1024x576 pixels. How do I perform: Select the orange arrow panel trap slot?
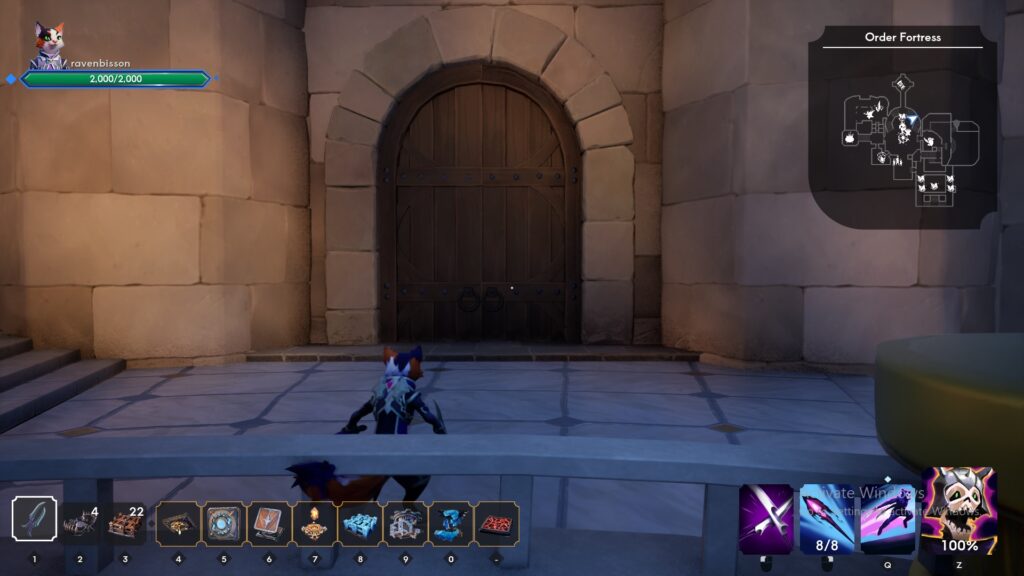(x=269, y=523)
